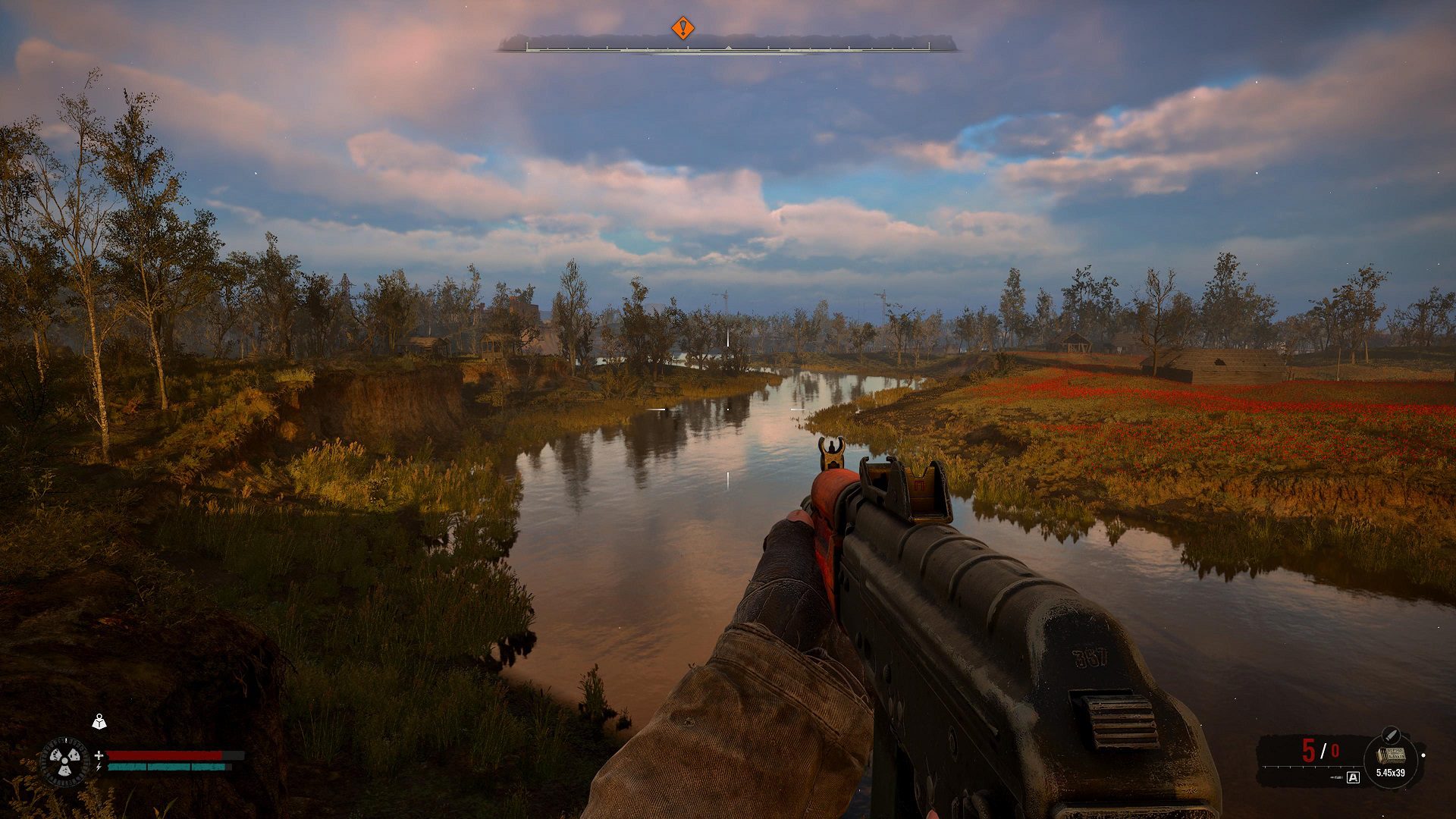Click the radiation trefoil indicator

(x=64, y=761)
